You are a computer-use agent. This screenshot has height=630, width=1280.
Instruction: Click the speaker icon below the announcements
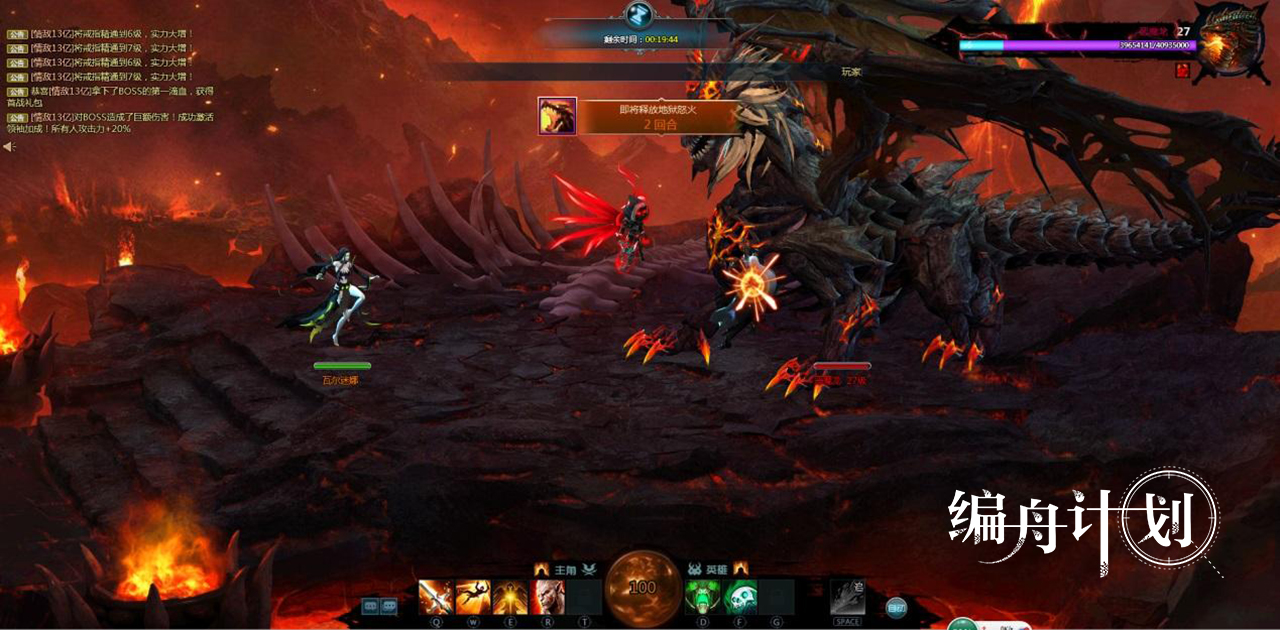point(9,147)
